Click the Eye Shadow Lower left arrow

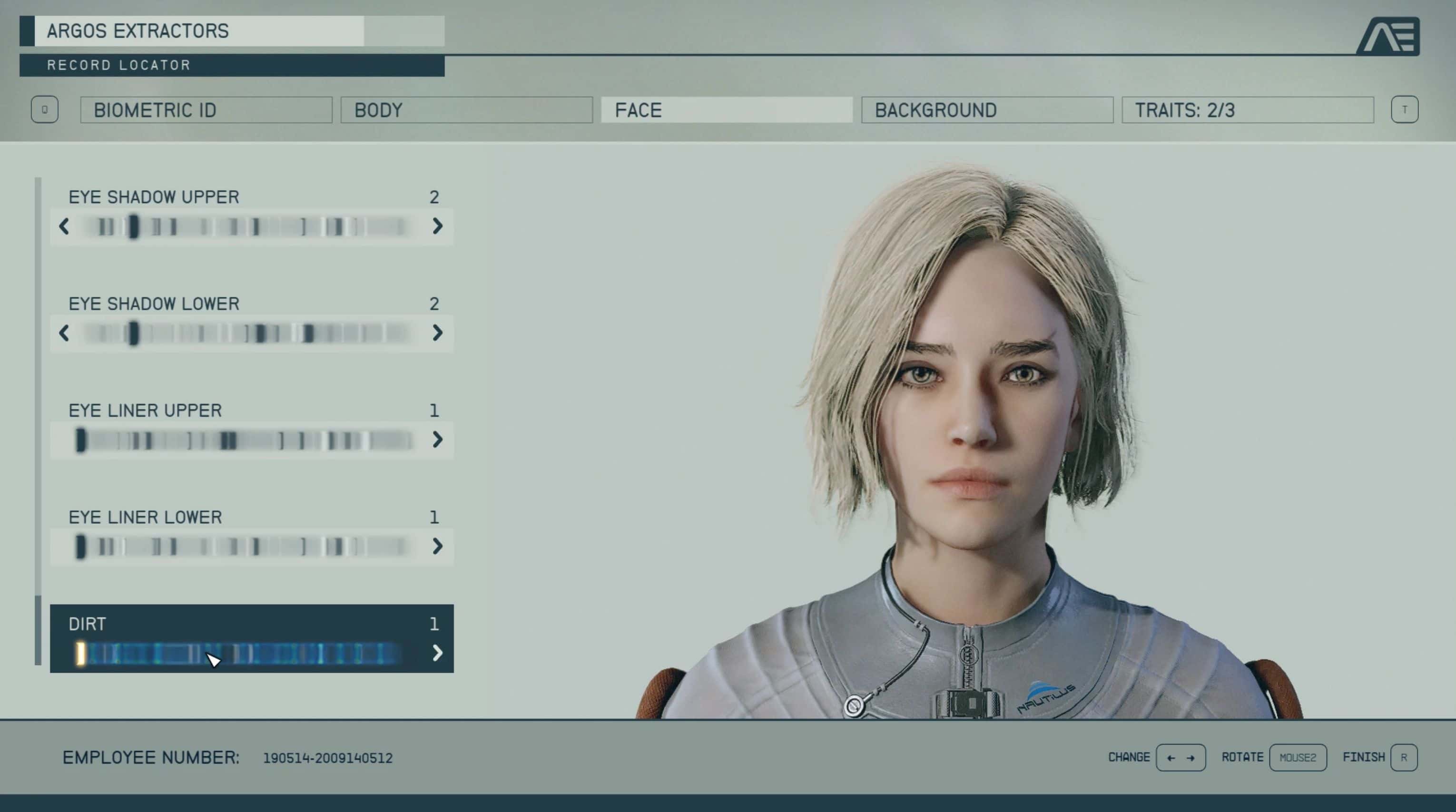64,333
